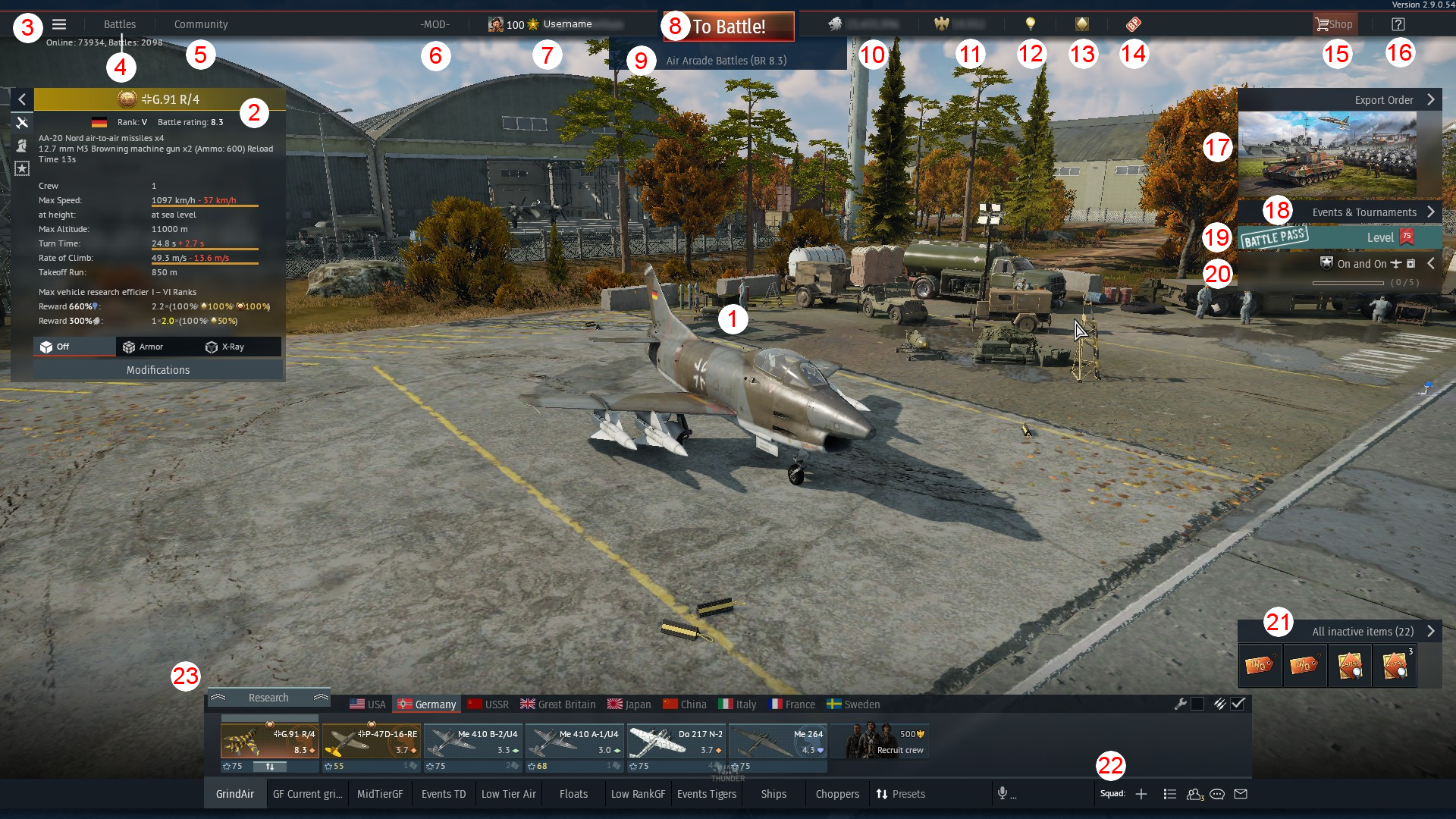The width and height of the screenshot is (1456, 819).
Task: Open the Battles menu
Action: [120, 24]
